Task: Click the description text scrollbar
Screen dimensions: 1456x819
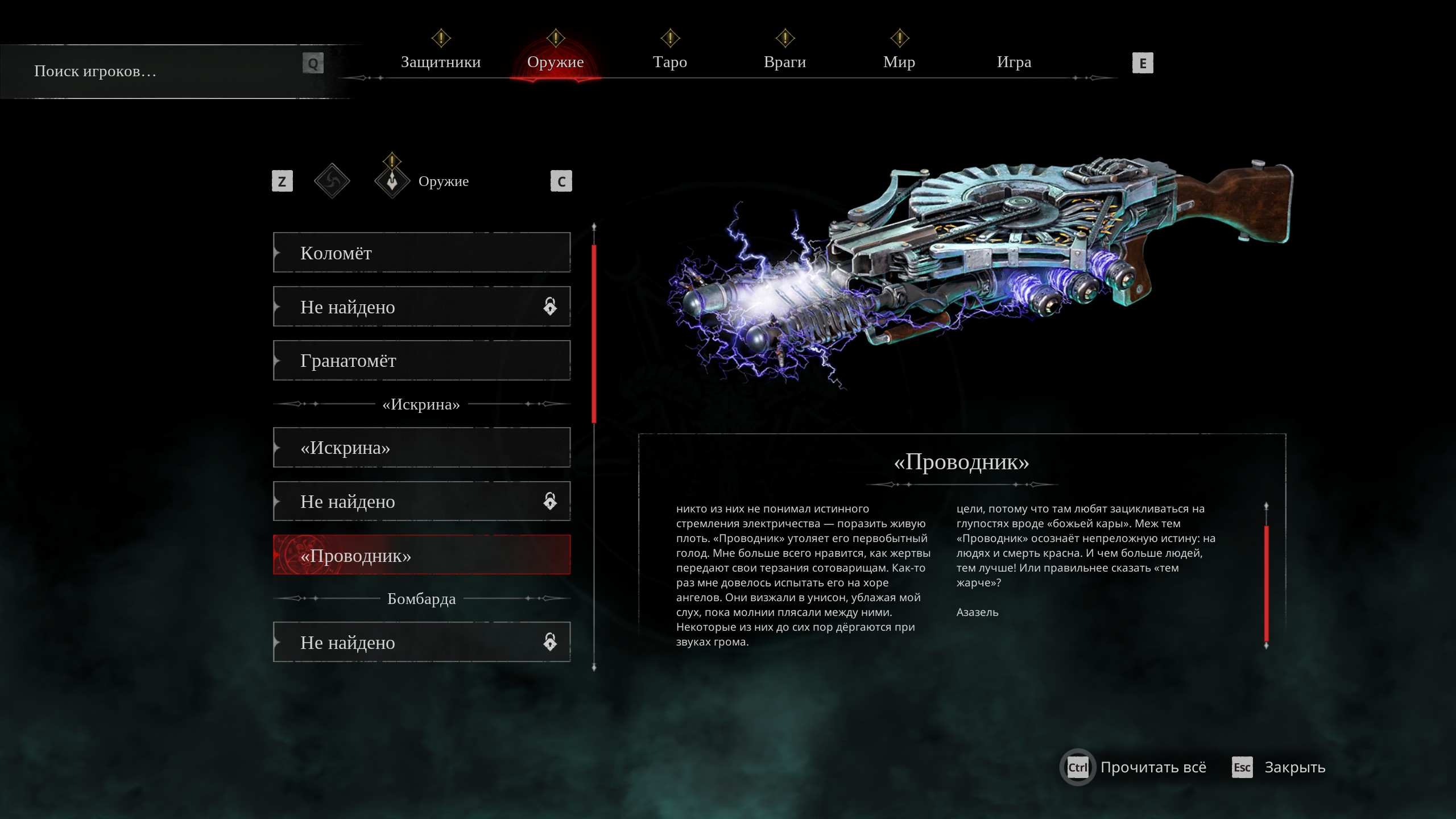Action: (1266, 584)
